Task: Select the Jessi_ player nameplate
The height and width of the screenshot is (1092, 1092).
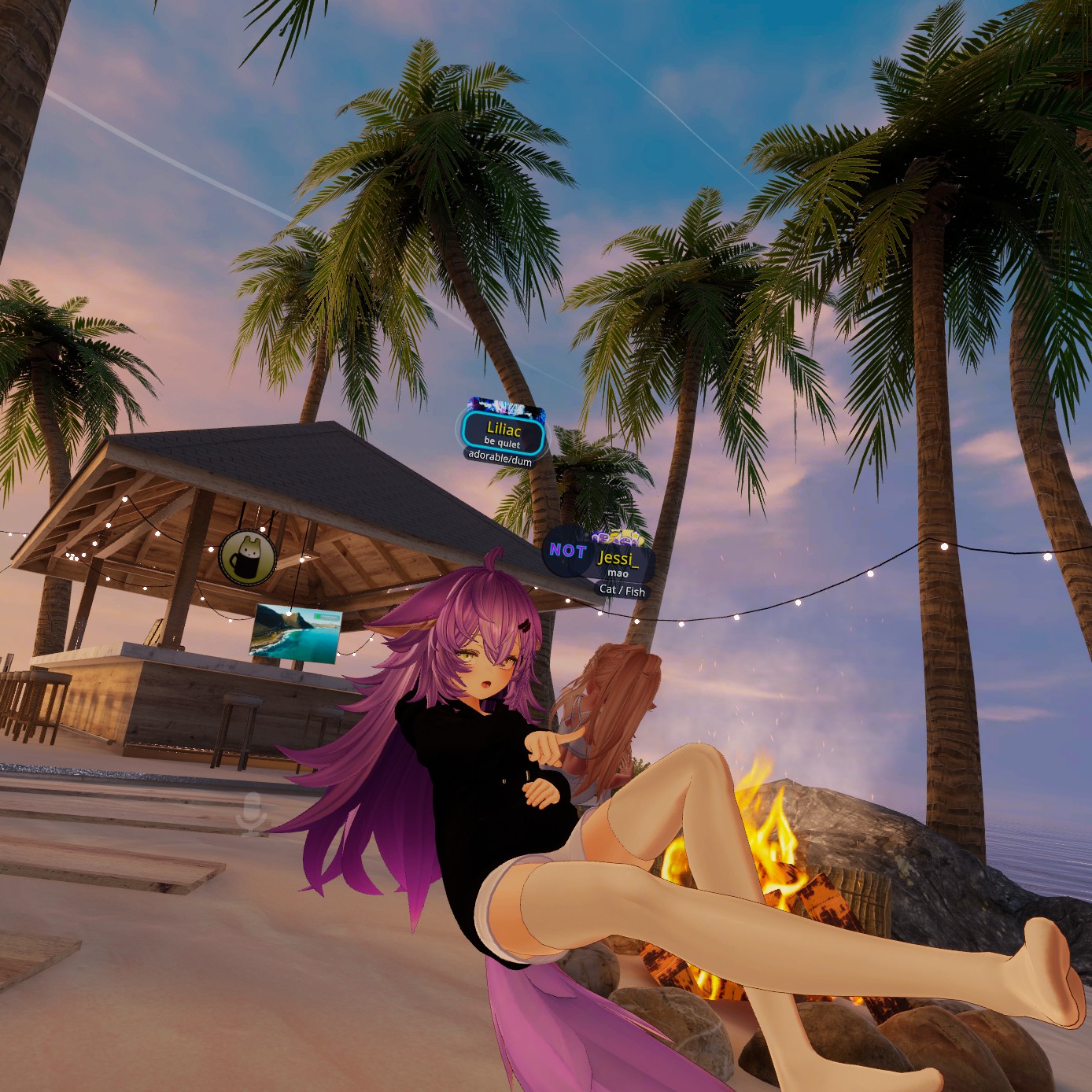Action: click(x=616, y=560)
